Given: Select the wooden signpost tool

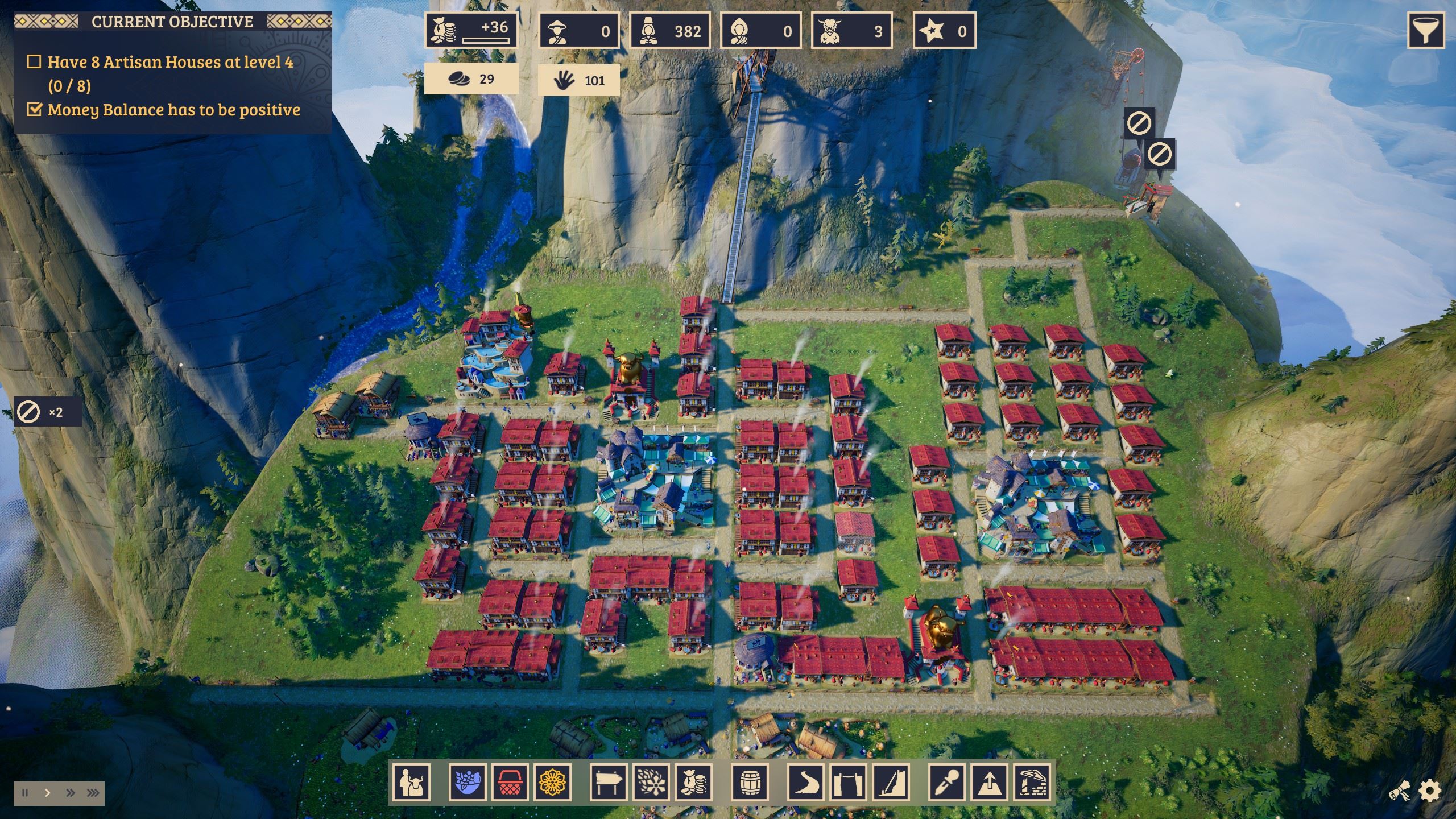Looking at the screenshot, I should click(x=608, y=782).
